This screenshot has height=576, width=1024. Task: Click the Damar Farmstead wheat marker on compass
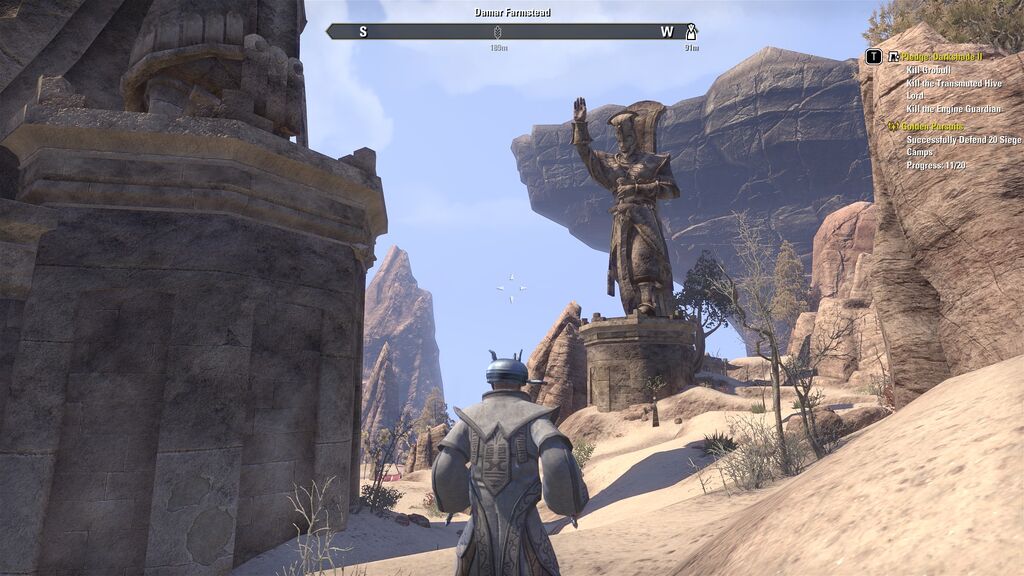(498, 32)
